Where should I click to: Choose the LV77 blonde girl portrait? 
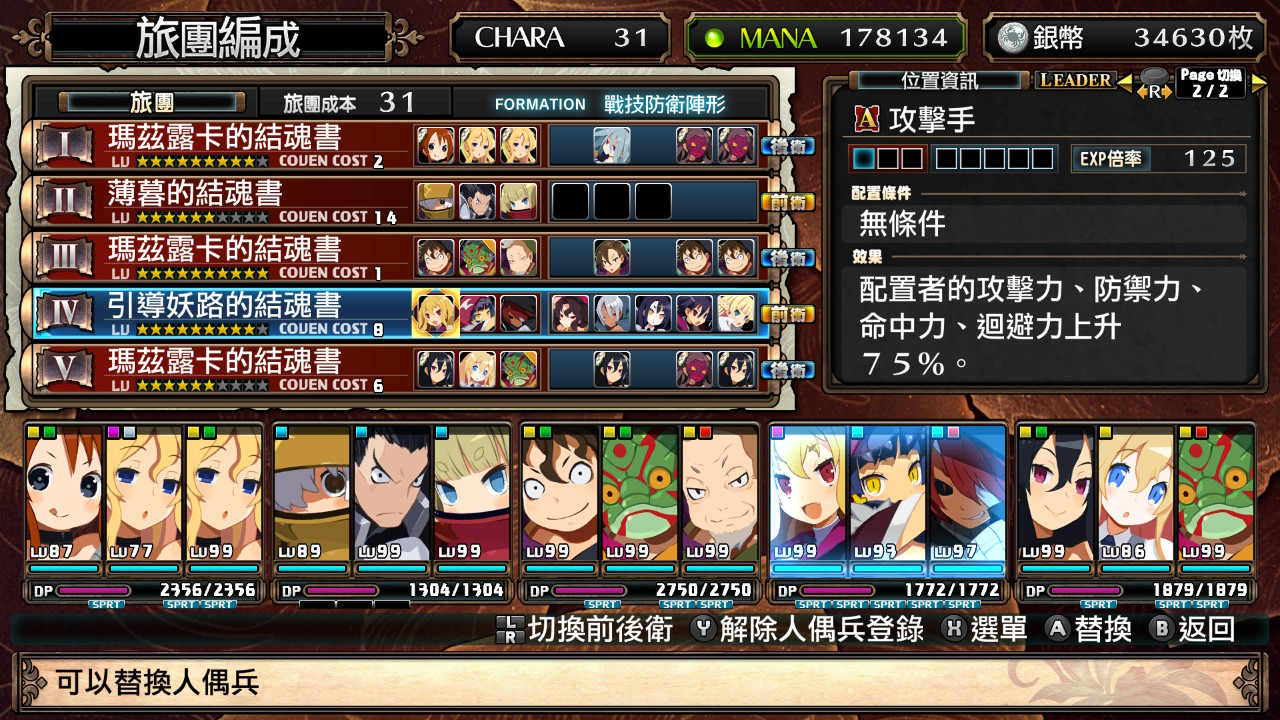tap(144, 495)
